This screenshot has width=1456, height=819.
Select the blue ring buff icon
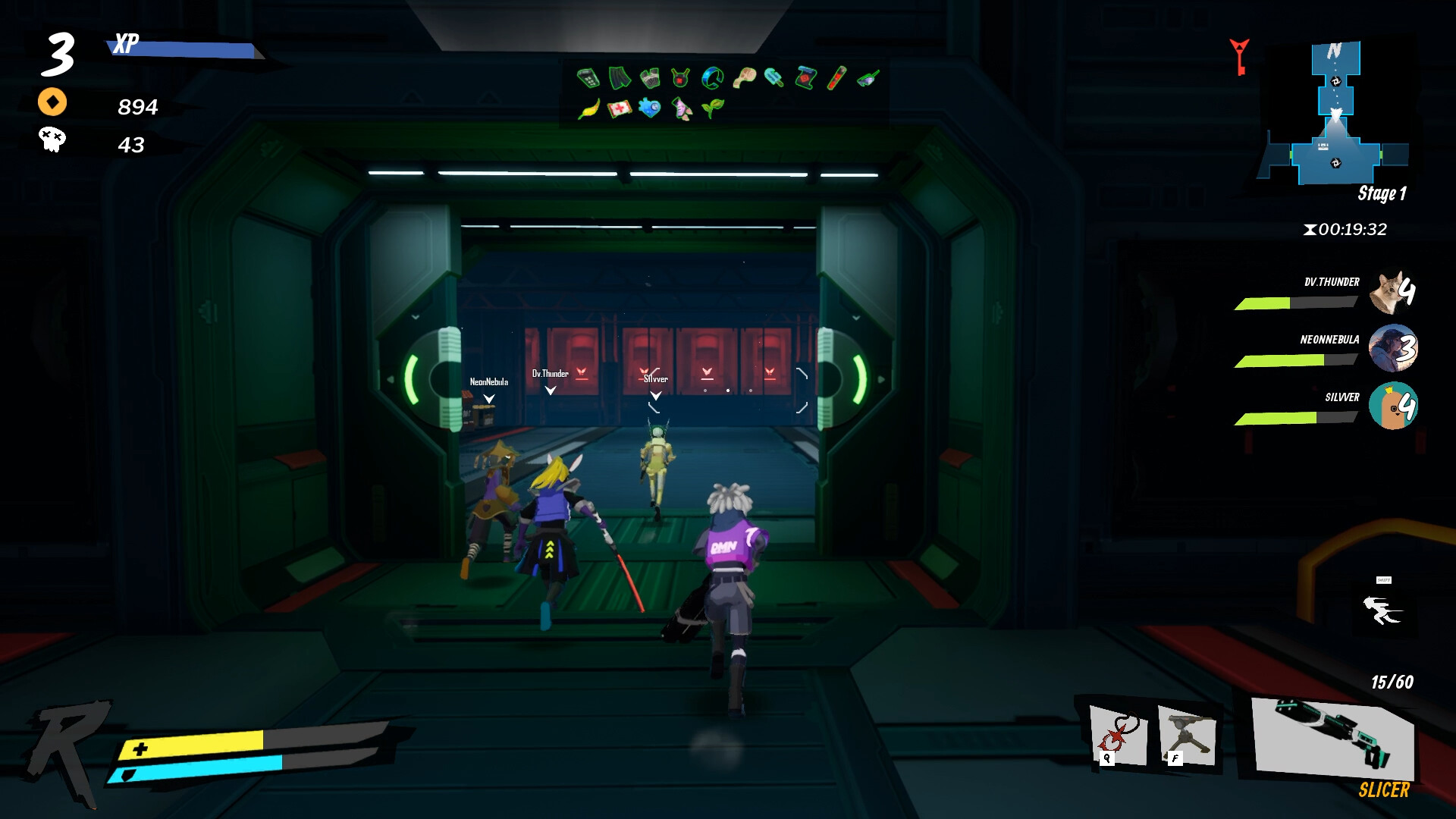tap(712, 77)
